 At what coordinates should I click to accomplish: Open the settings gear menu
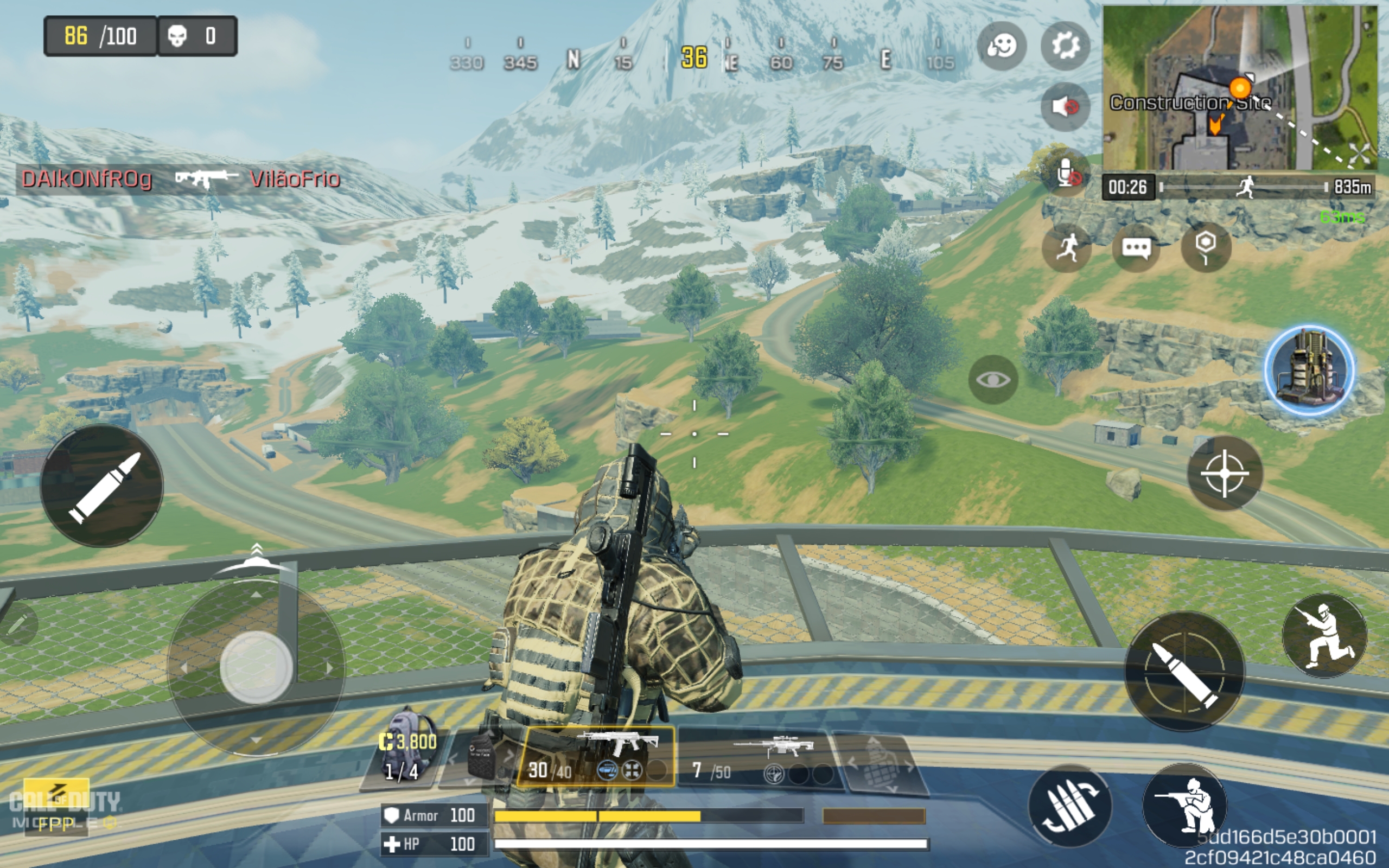point(1065,46)
